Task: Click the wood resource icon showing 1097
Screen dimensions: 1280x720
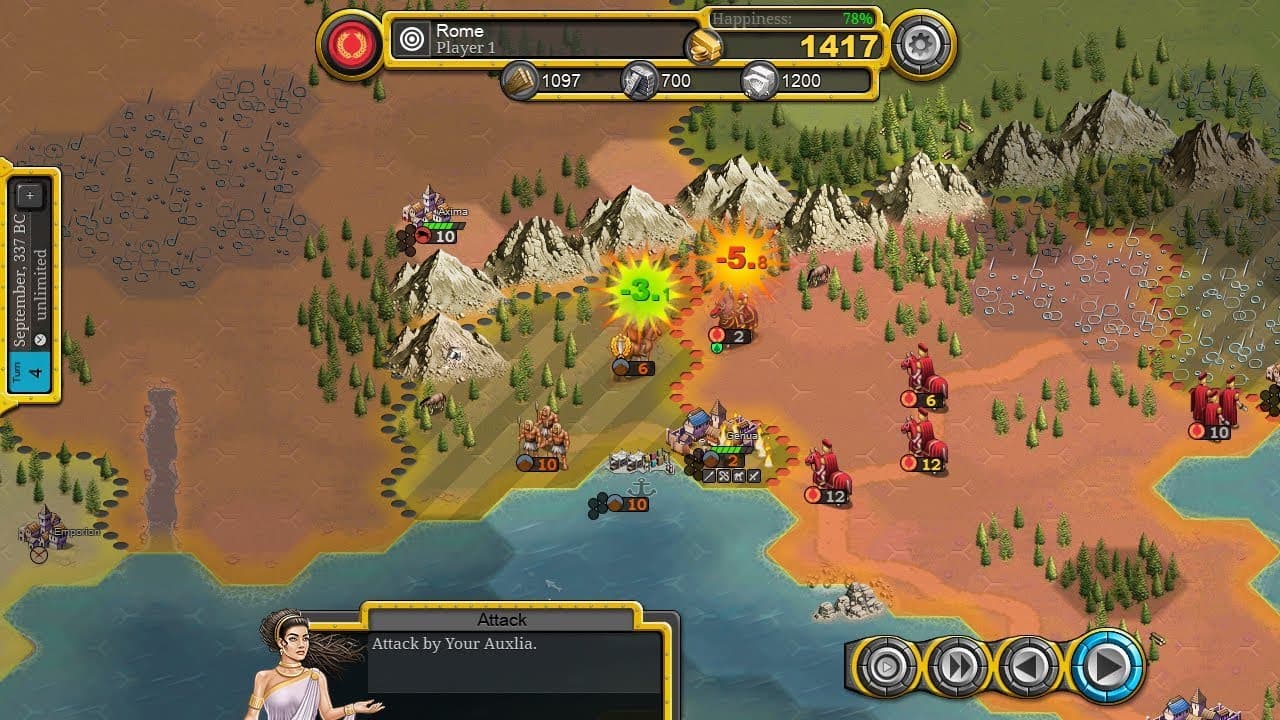Action: point(521,81)
